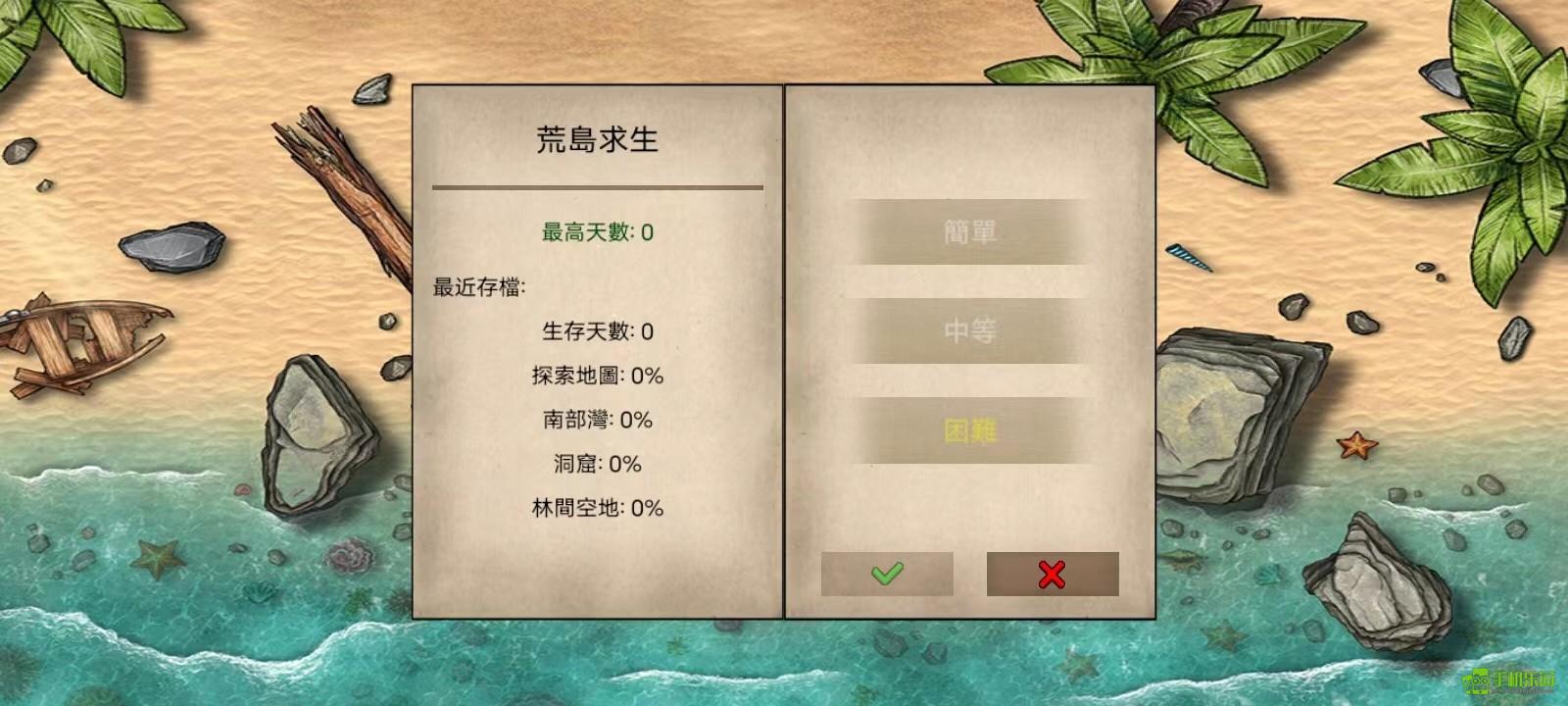Click the 荒島求生 title heading

coord(596,140)
